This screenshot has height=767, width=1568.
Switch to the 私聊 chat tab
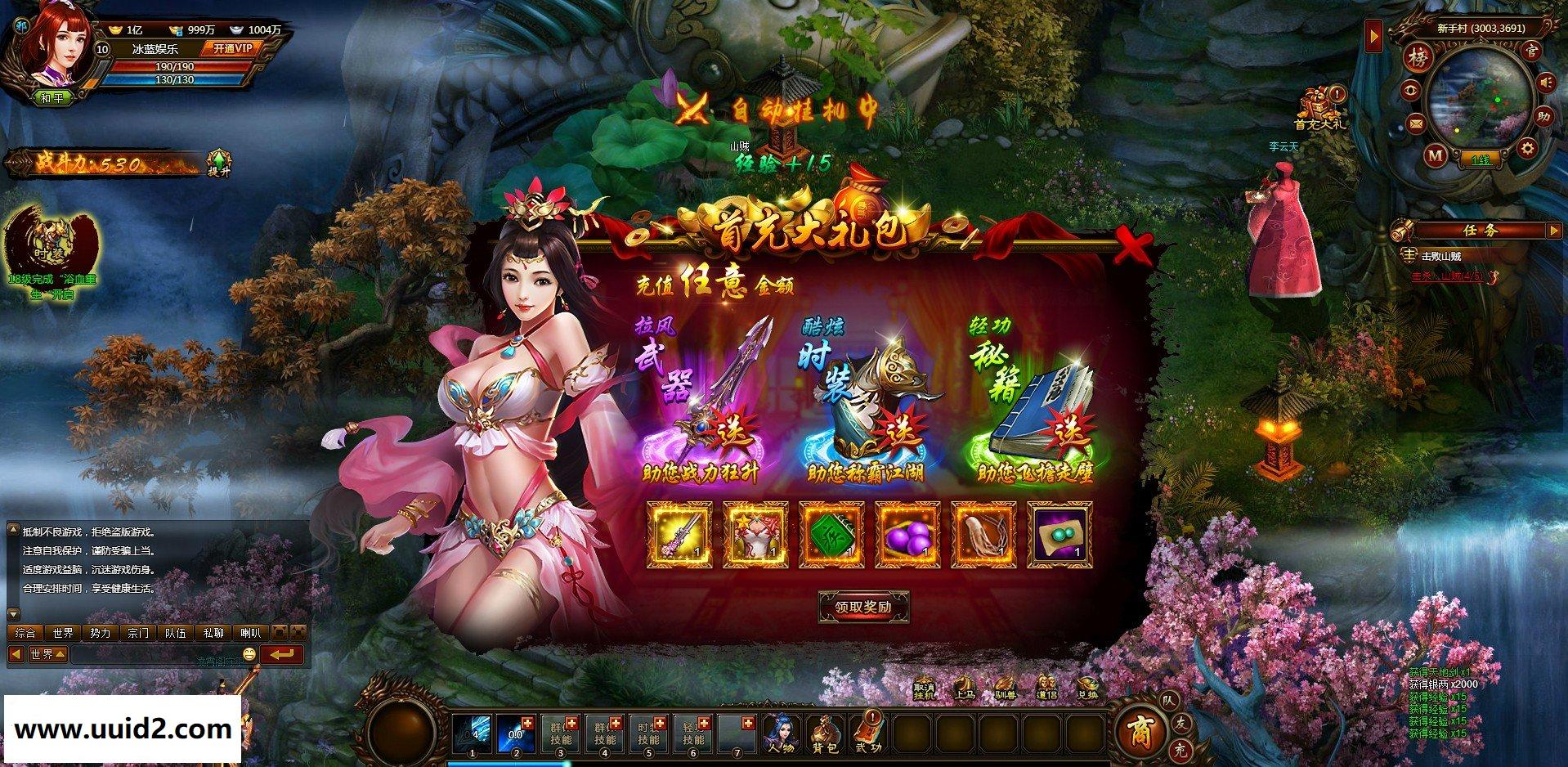click(213, 633)
